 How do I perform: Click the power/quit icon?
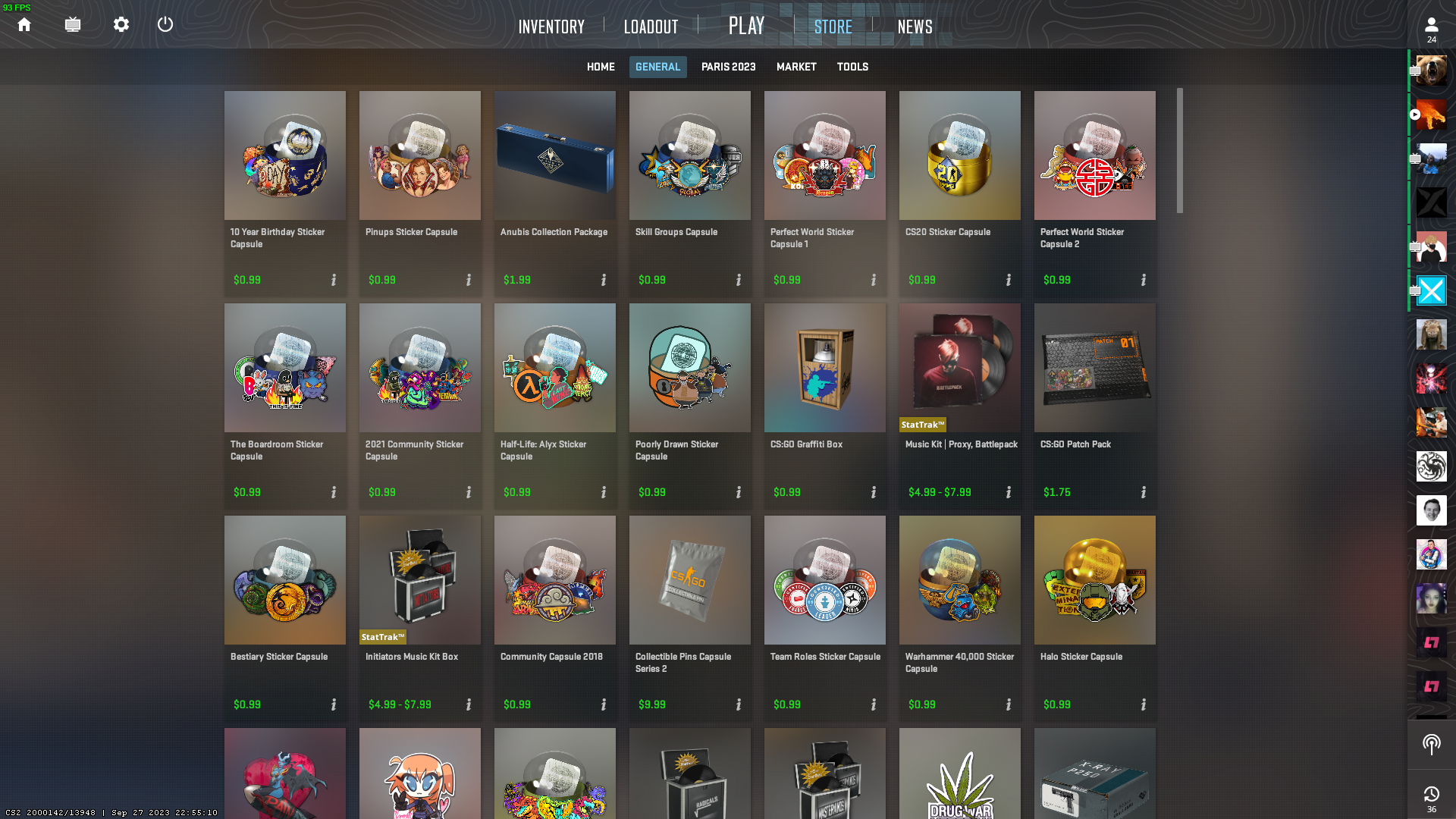pyautogui.click(x=165, y=24)
